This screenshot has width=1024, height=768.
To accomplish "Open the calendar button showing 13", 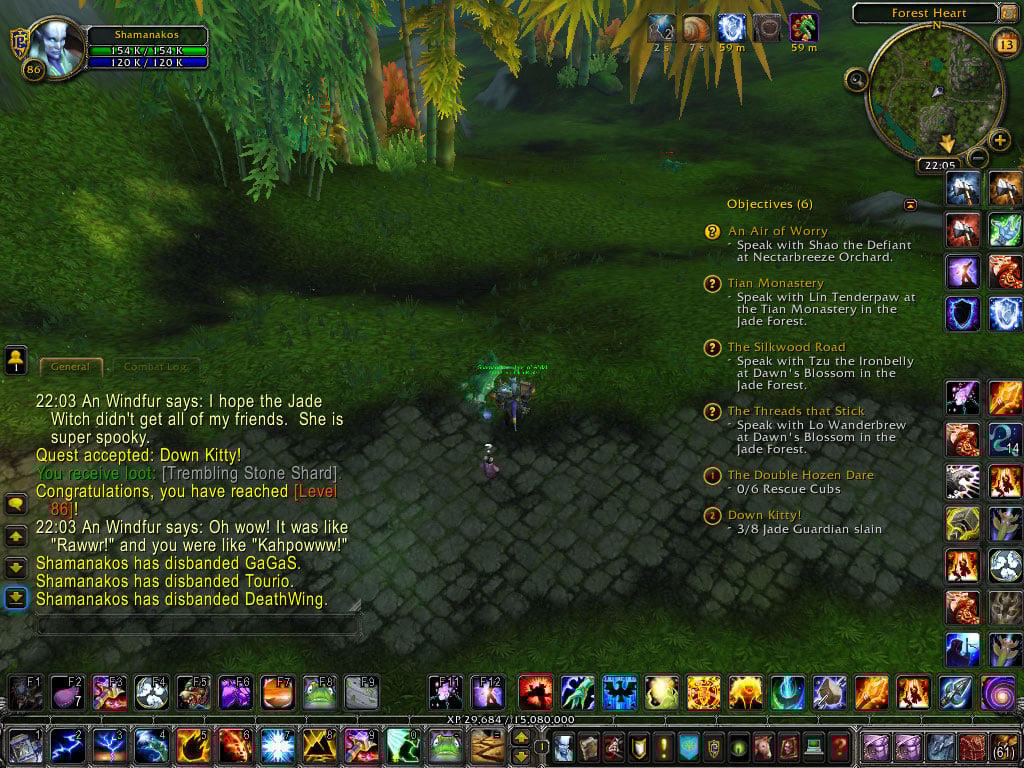I will click(x=1004, y=43).
